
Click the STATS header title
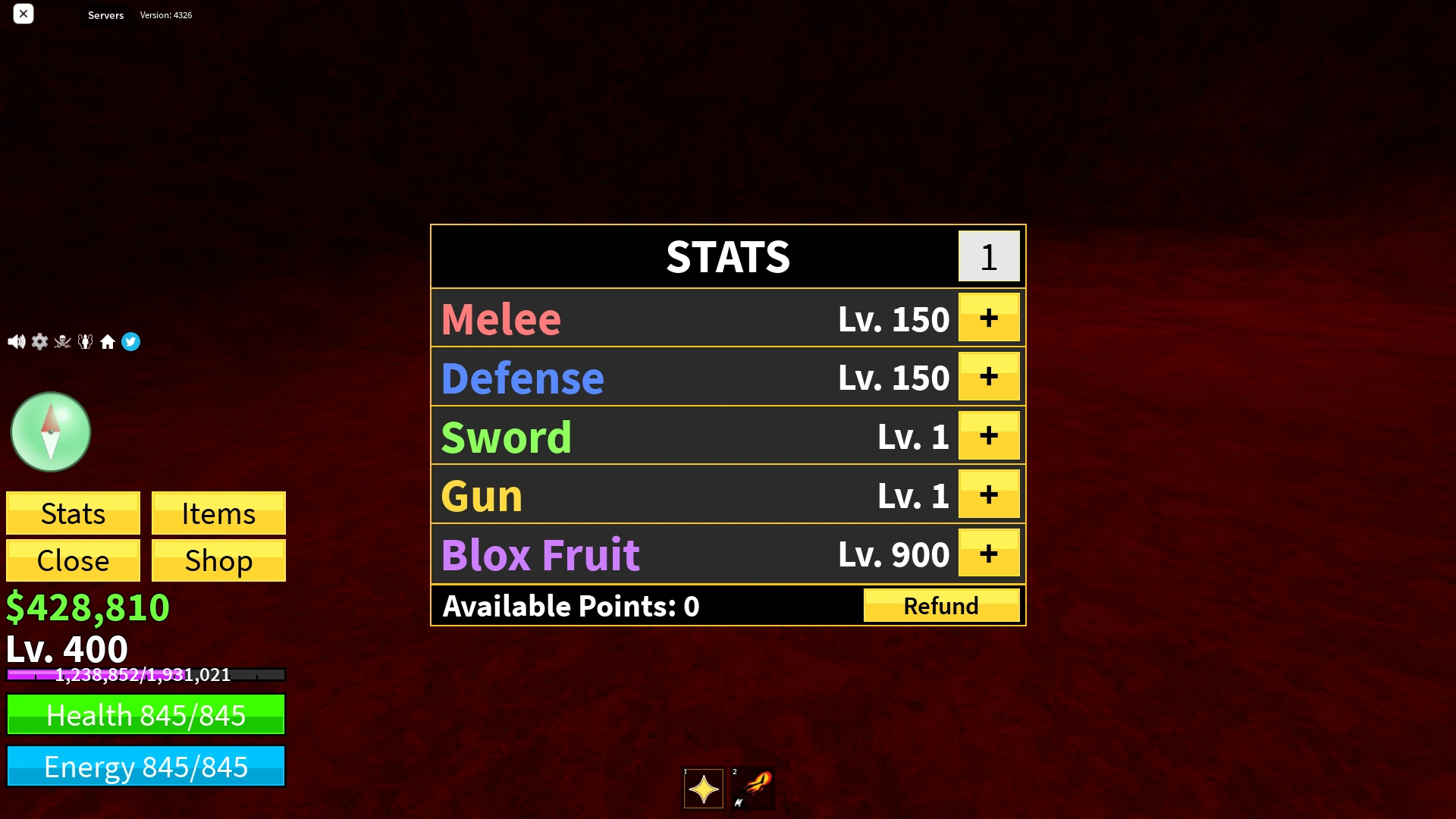click(x=726, y=256)
